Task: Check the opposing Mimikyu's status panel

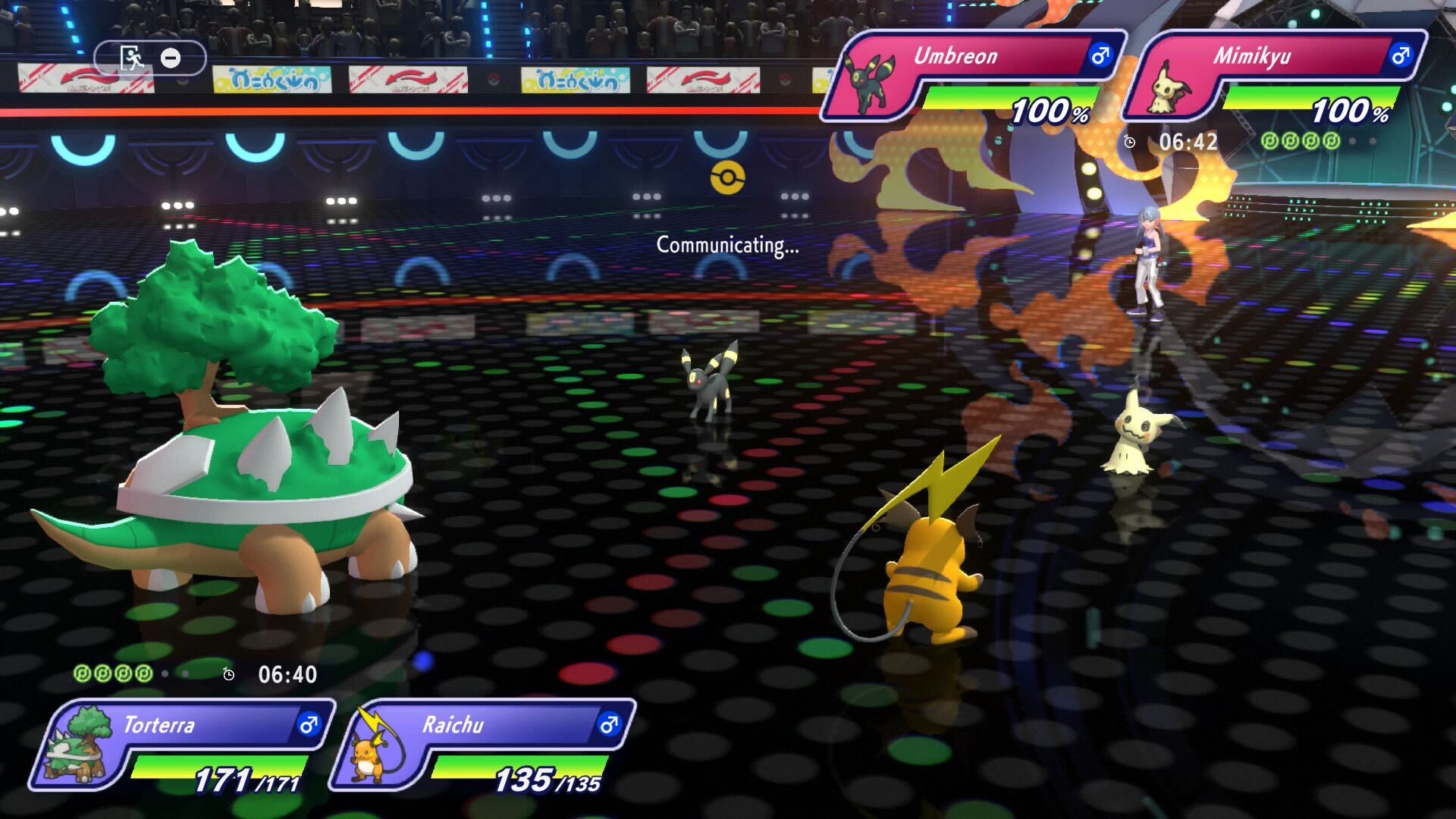Action: click(1274, 76)
